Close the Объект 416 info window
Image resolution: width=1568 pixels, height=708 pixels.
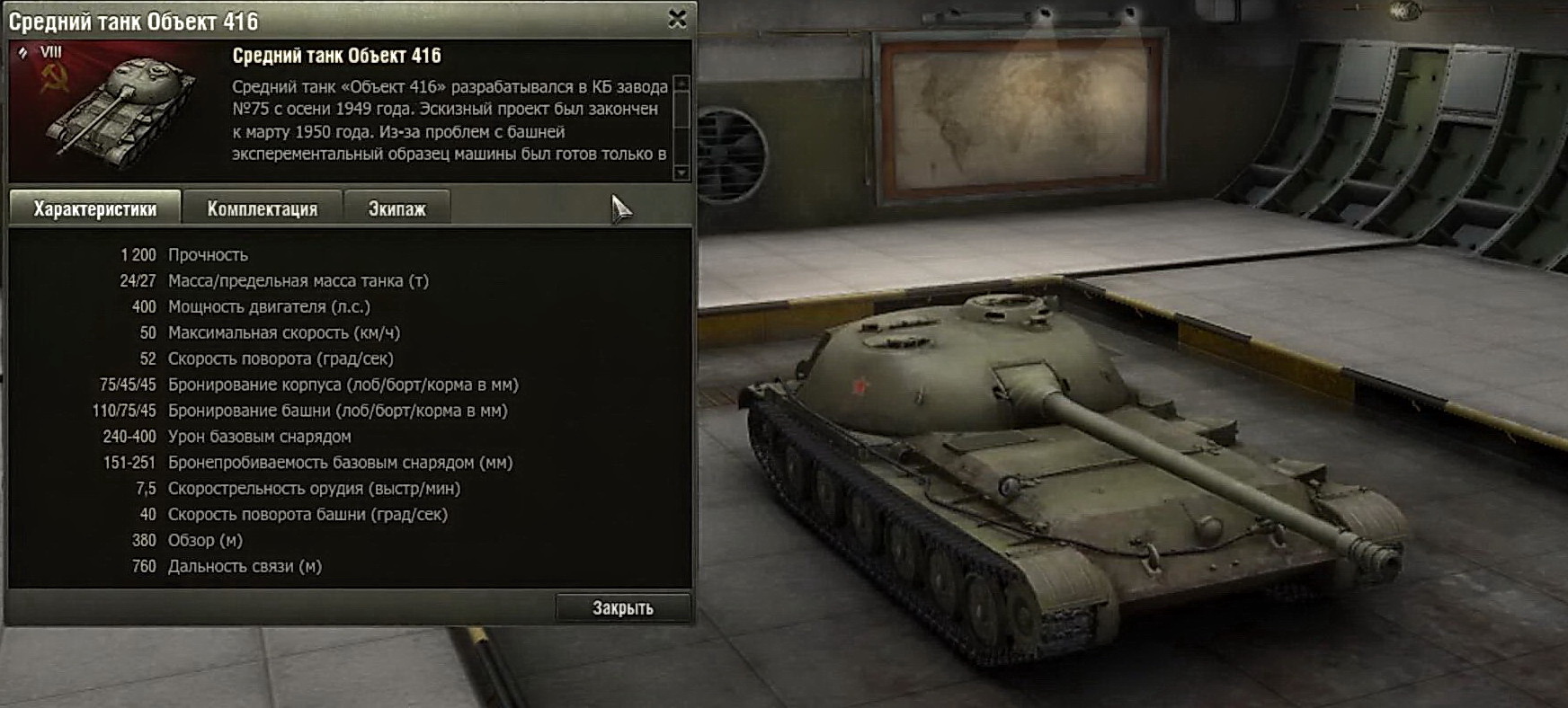[x=677, y=19]
